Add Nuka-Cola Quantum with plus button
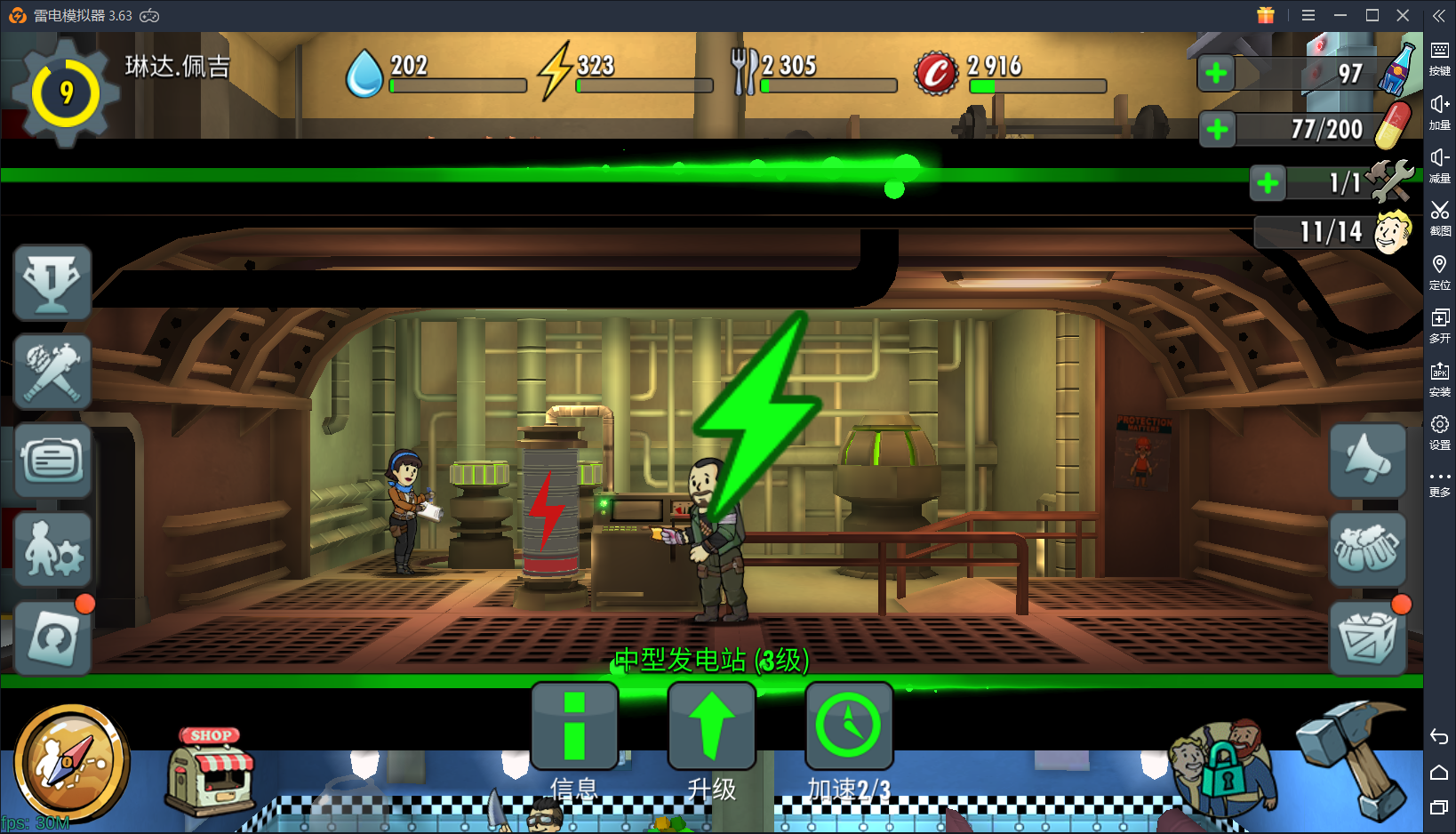 [x=1216, y=73]
